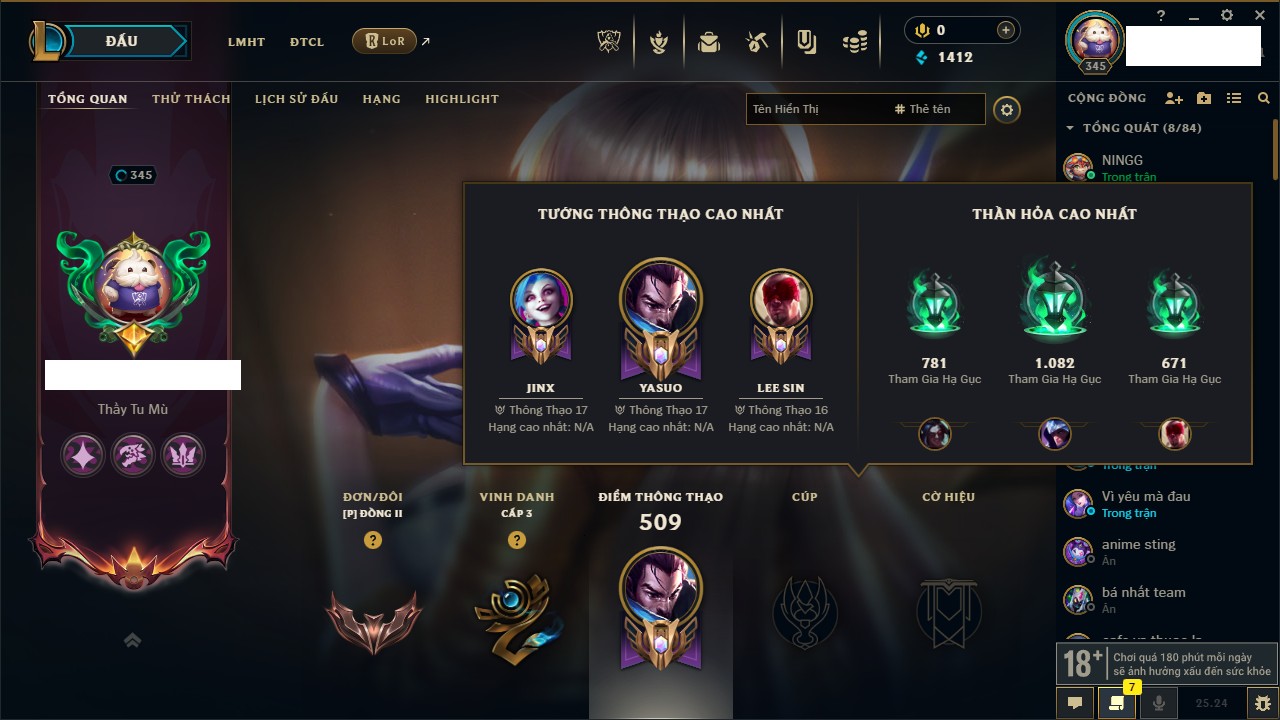The width and height of the screenshot is (1280, 720).
Task: Click the plus button beside the coin balance
Action: coord(1006,30)
